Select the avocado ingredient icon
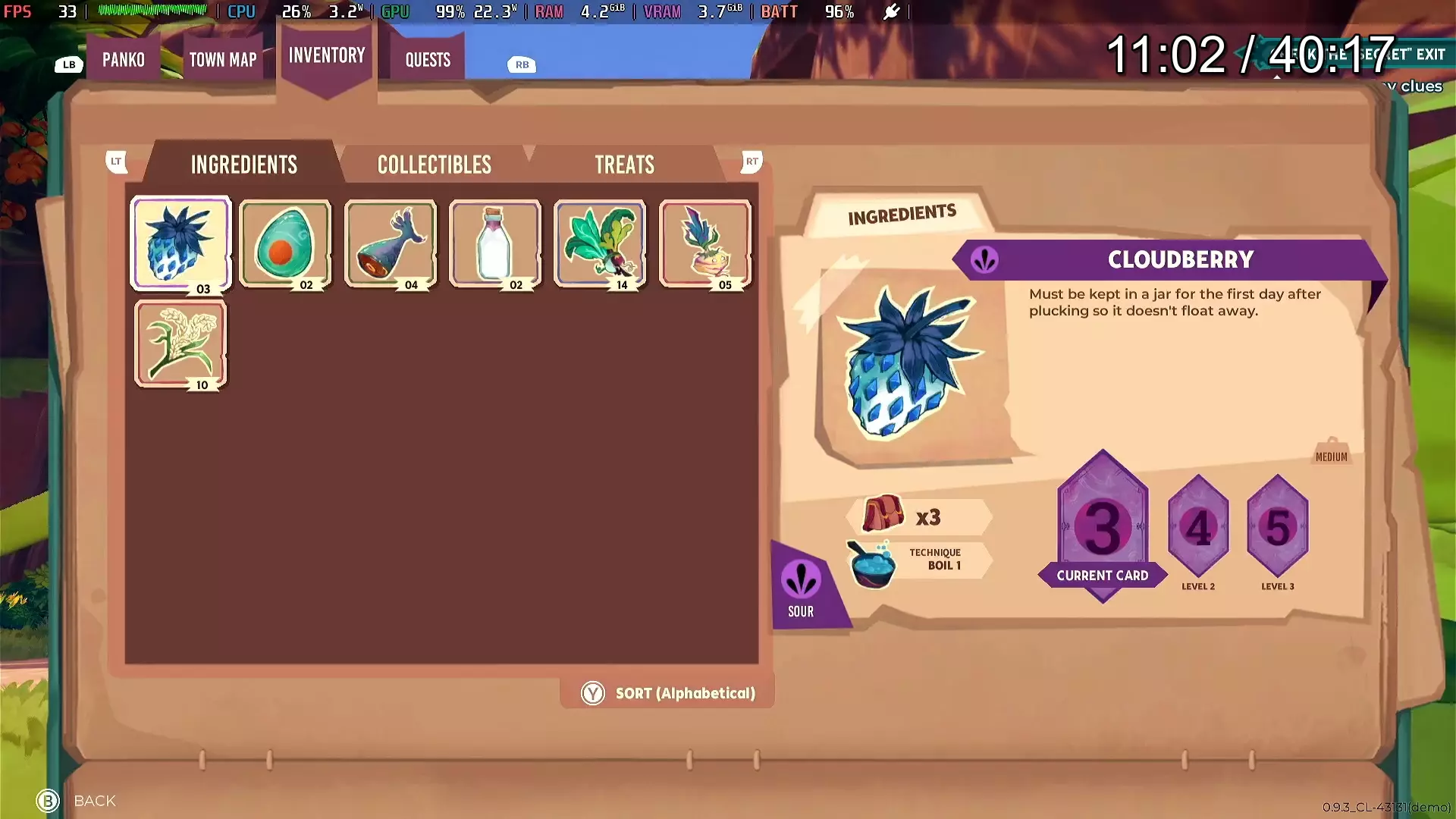The image size is (1456, 819). point(286,243)
